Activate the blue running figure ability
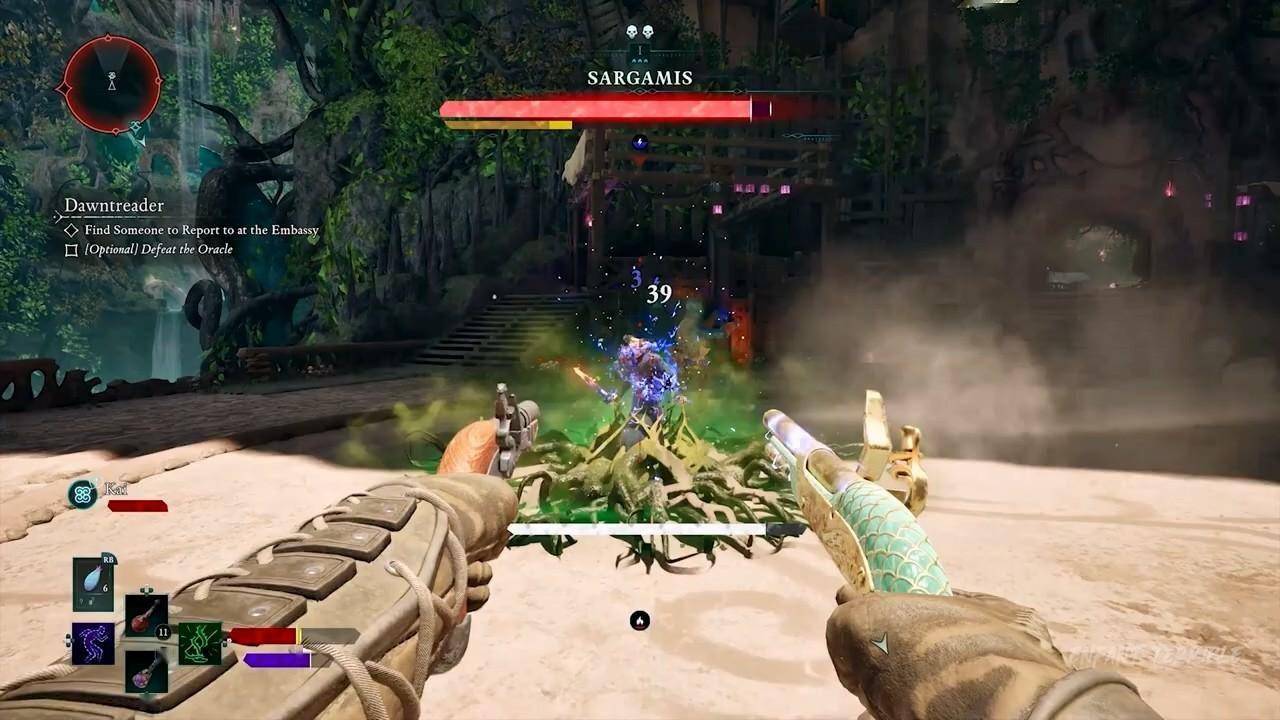The height and width of the screenshot is (720, 1280). (93, 643)
